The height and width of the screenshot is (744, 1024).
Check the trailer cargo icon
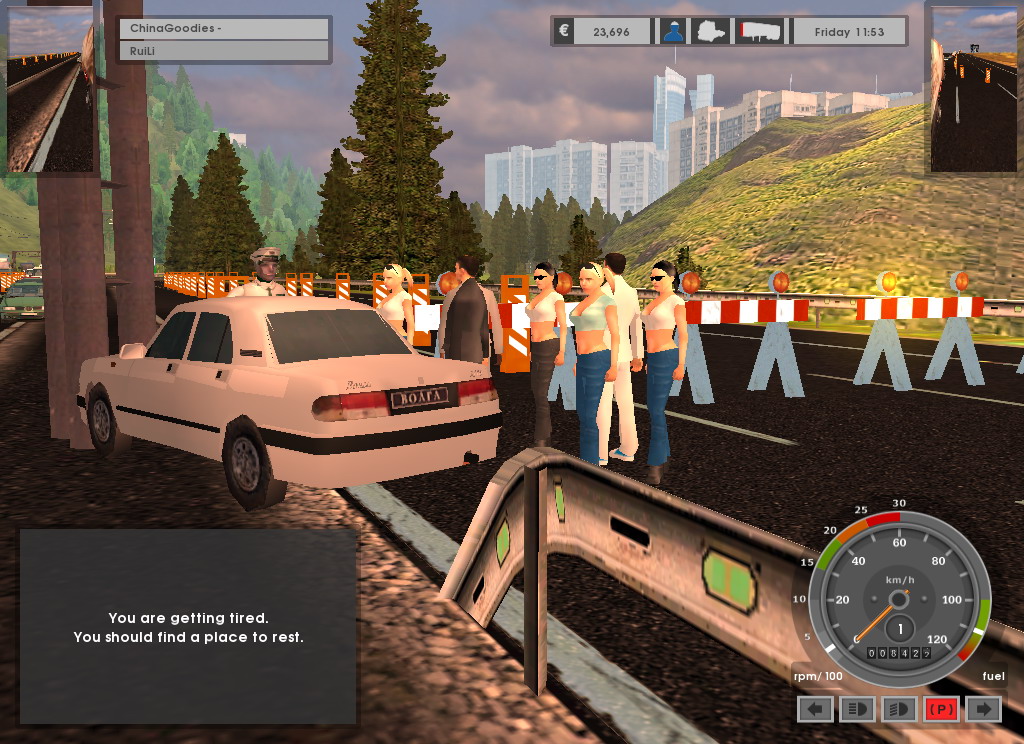coord(760,31)
